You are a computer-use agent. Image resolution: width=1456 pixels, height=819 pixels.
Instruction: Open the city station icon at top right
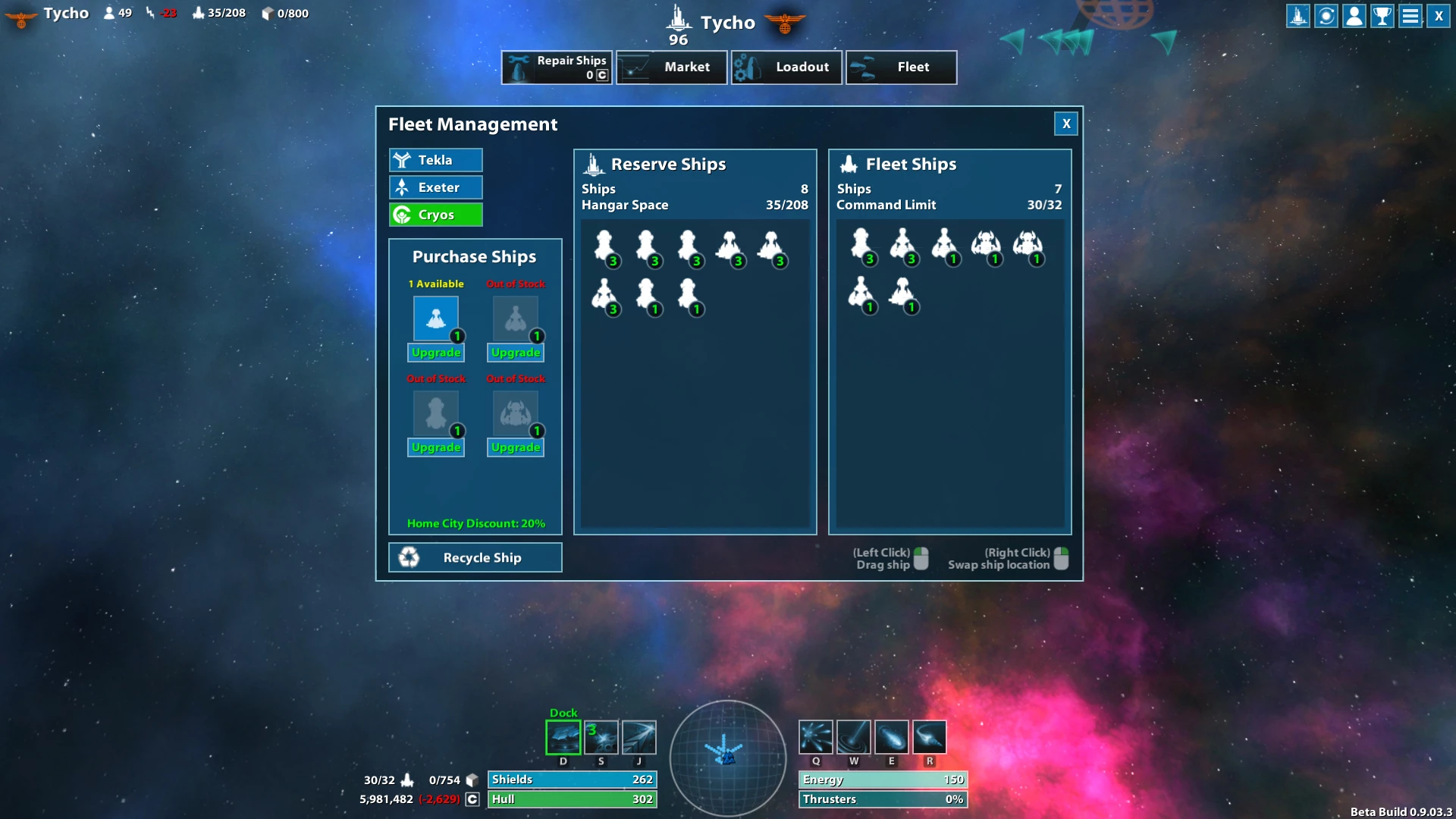click(x=1298, y=16)
